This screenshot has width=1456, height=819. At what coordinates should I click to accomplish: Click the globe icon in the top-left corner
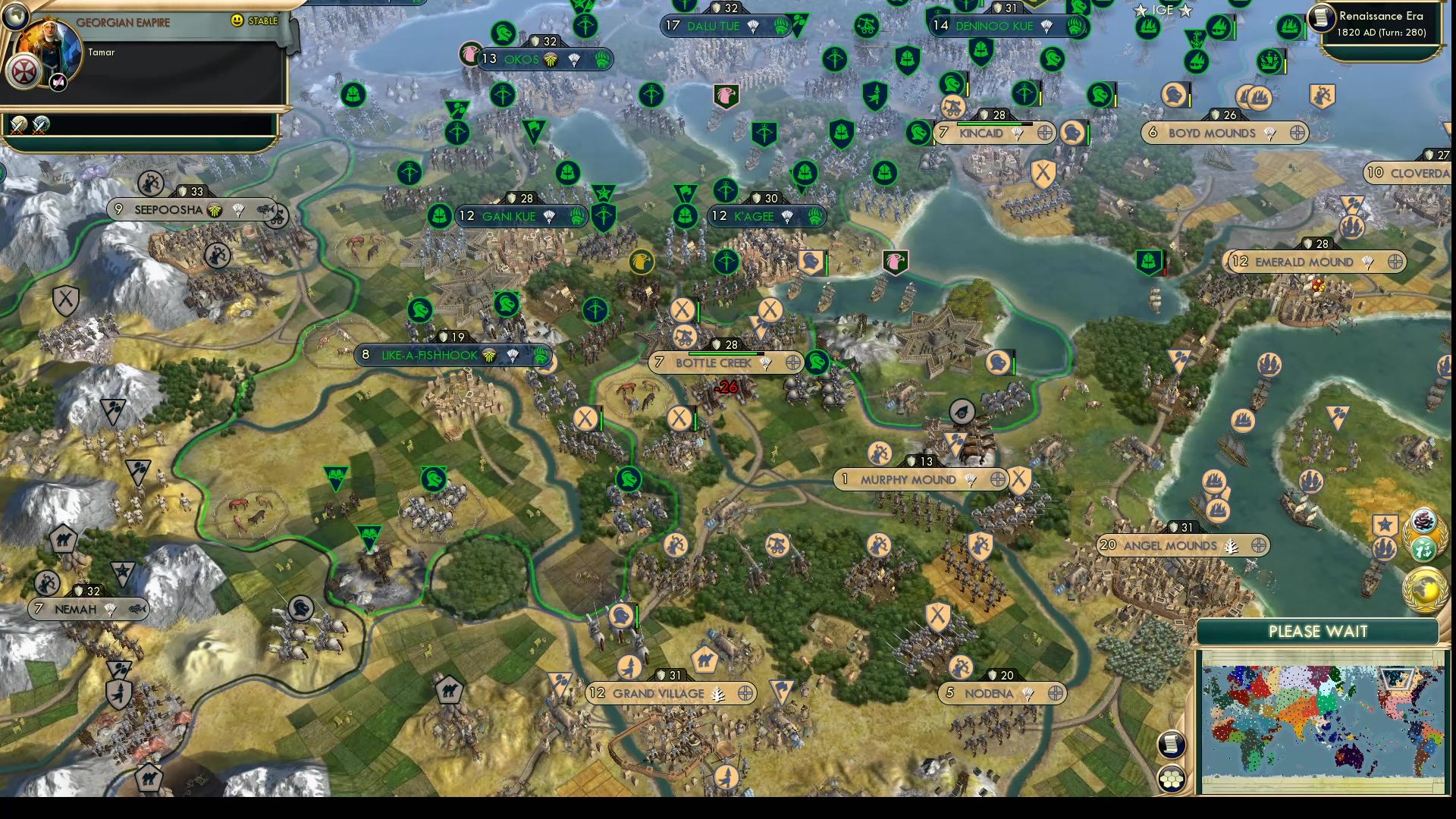[x=15, y=17]
